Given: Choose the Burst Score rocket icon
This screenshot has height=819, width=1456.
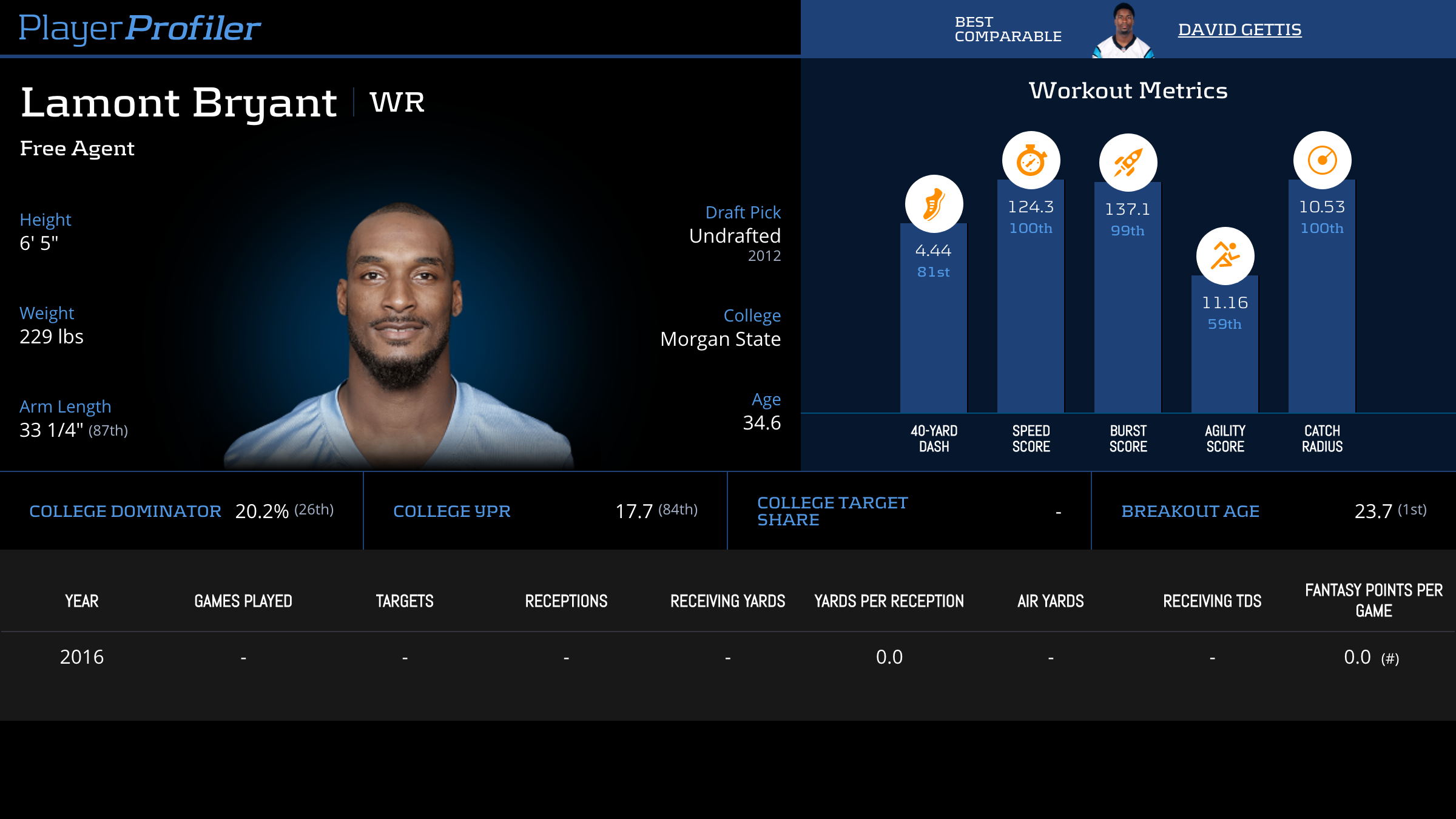Looking at the screenshot, I should tap(1128, 163).
